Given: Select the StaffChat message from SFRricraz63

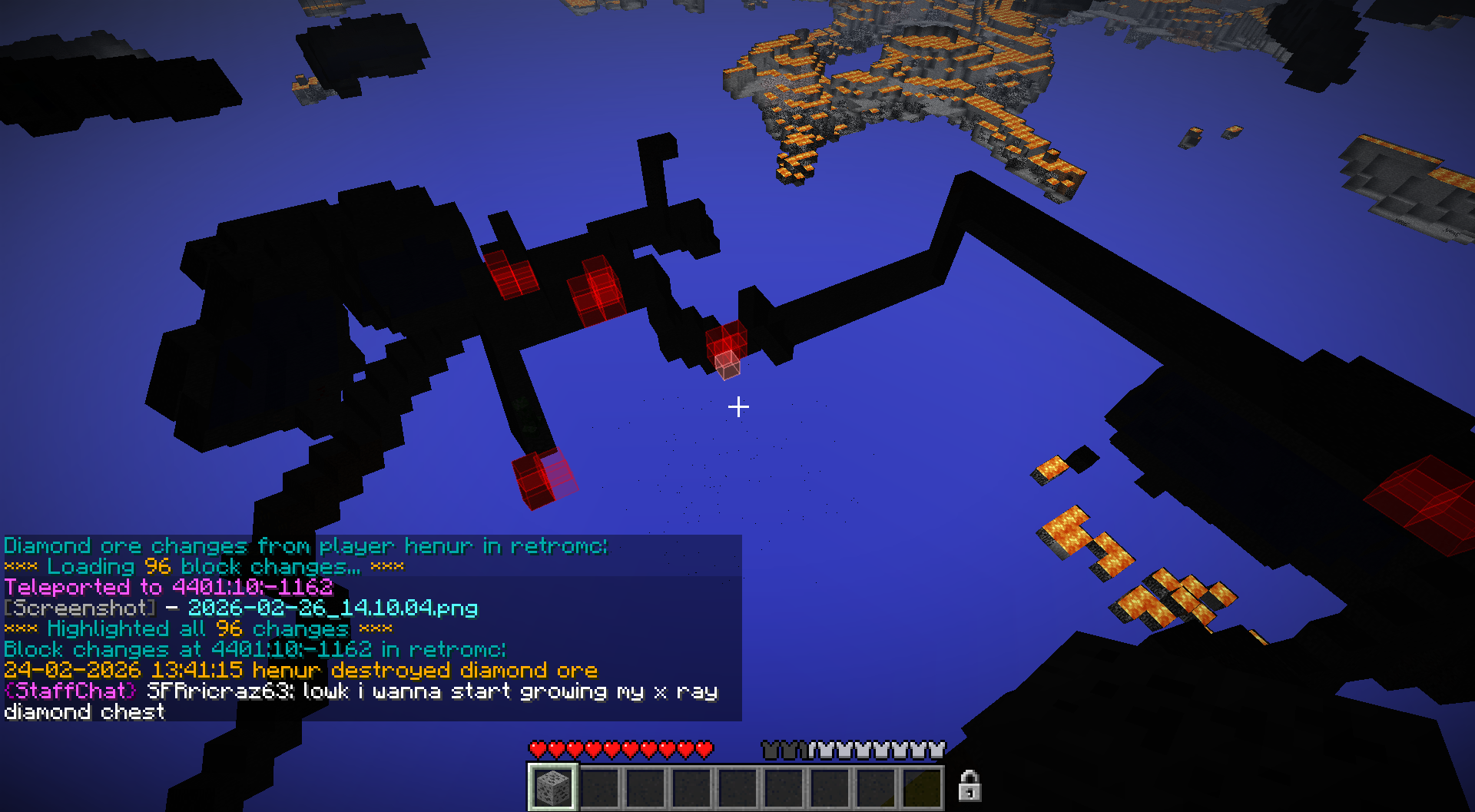Looking at the screenshot, I should pyautogui.click(x=360, y=692).
